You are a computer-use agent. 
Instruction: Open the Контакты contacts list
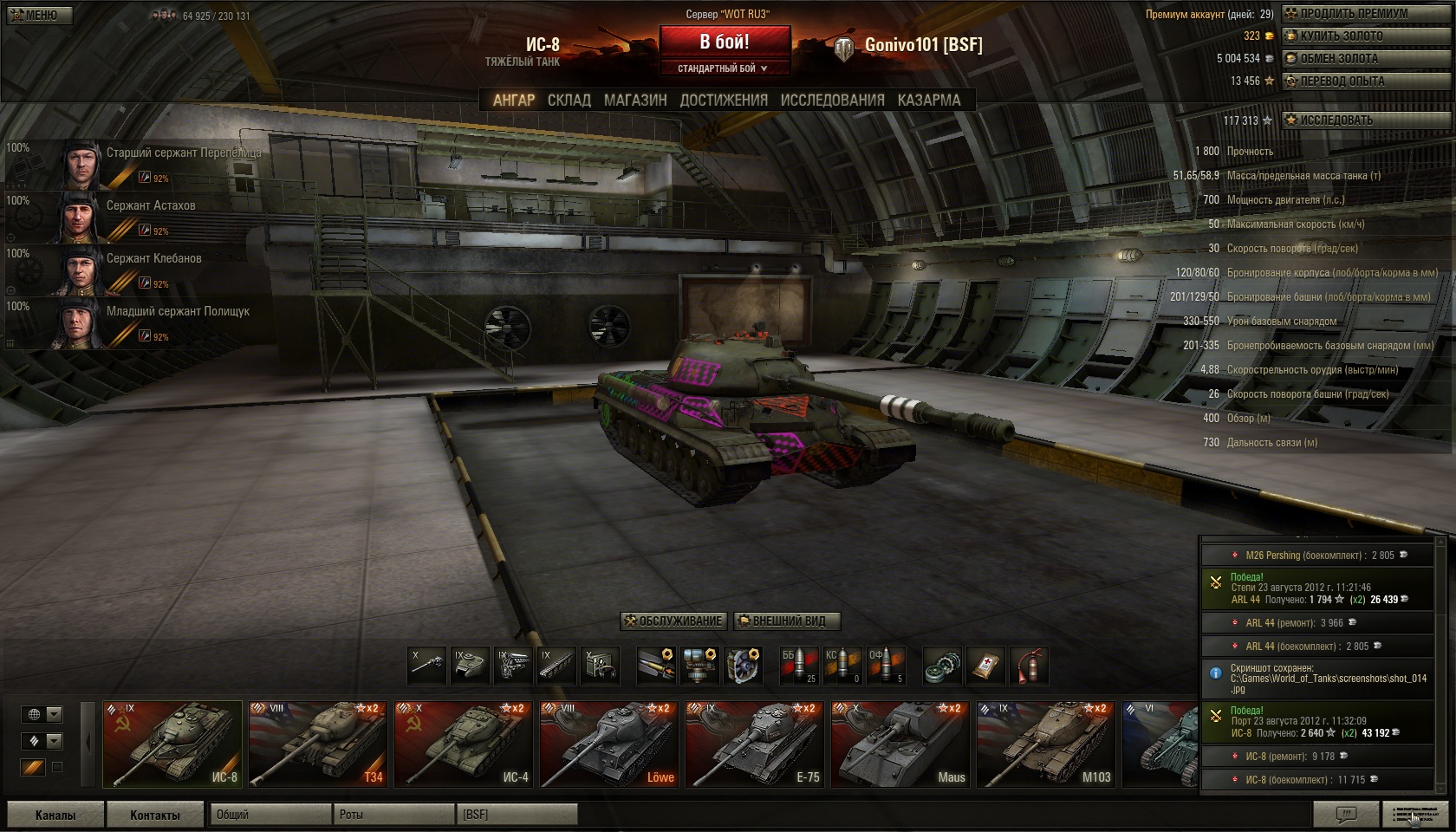(155, 815)
